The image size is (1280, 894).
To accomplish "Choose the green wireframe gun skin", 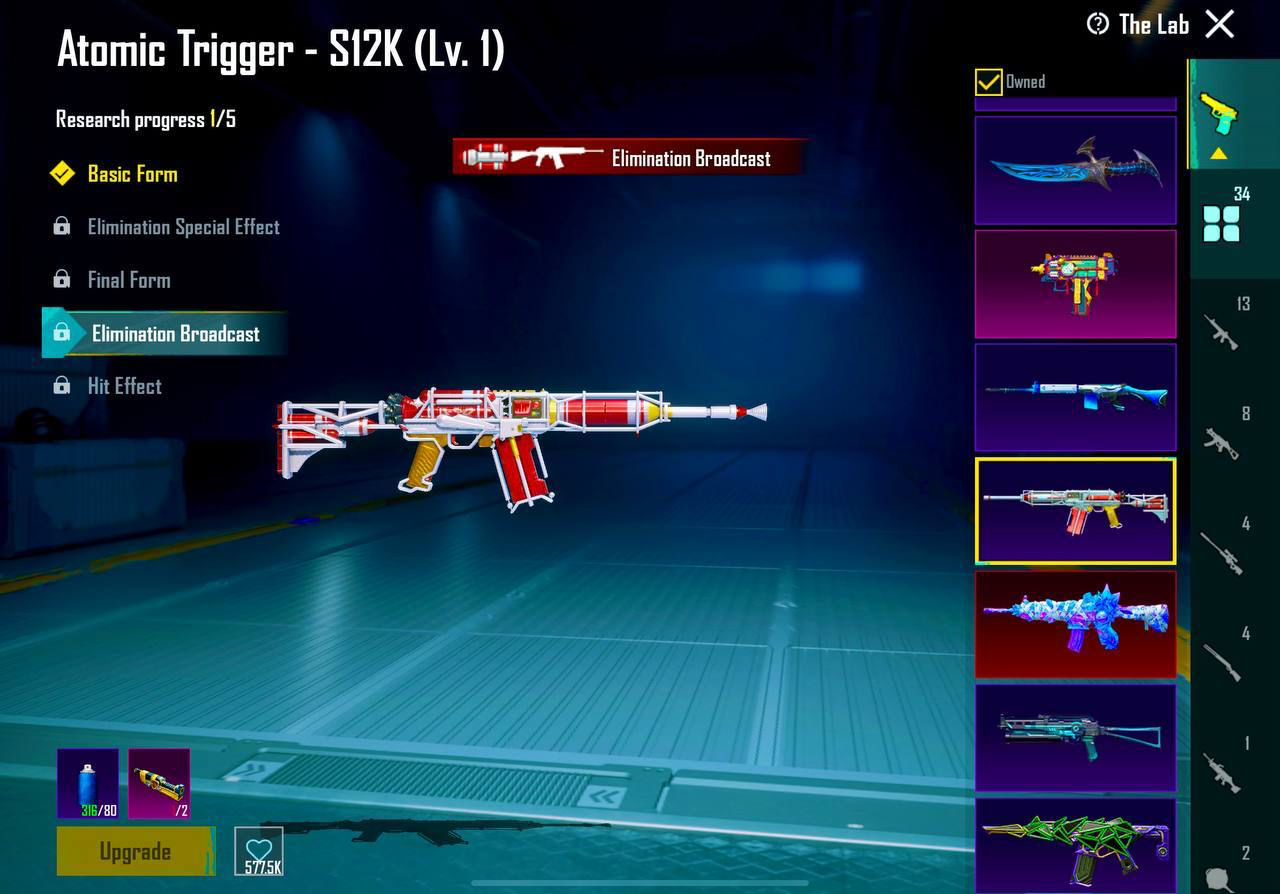I will pyautogui.click(x=1075, y=842).
